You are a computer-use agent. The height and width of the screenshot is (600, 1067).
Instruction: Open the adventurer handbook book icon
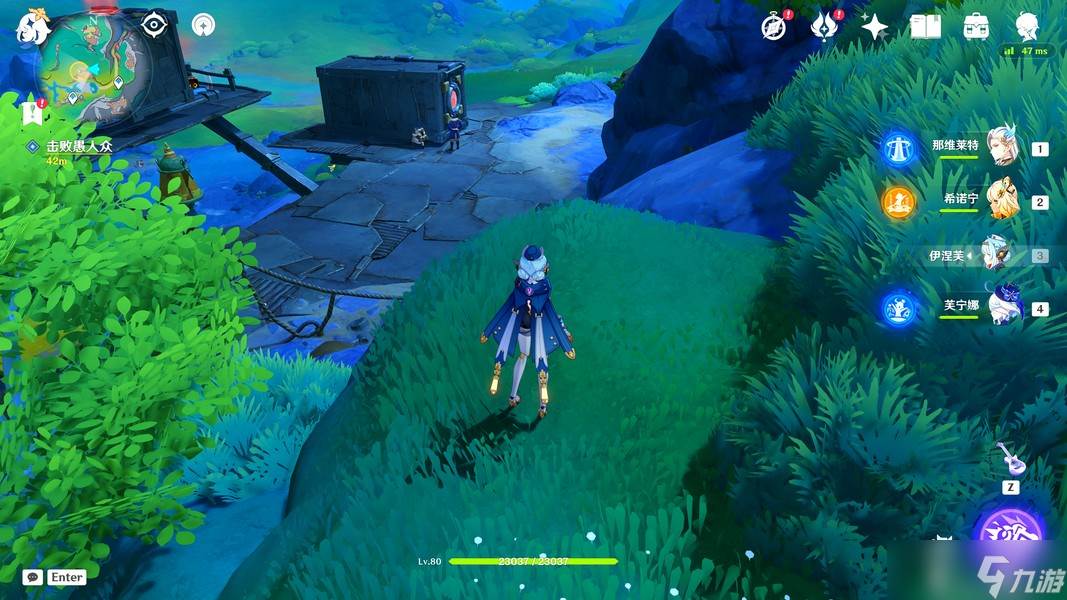pyautogui.click(x=925, y=27)
